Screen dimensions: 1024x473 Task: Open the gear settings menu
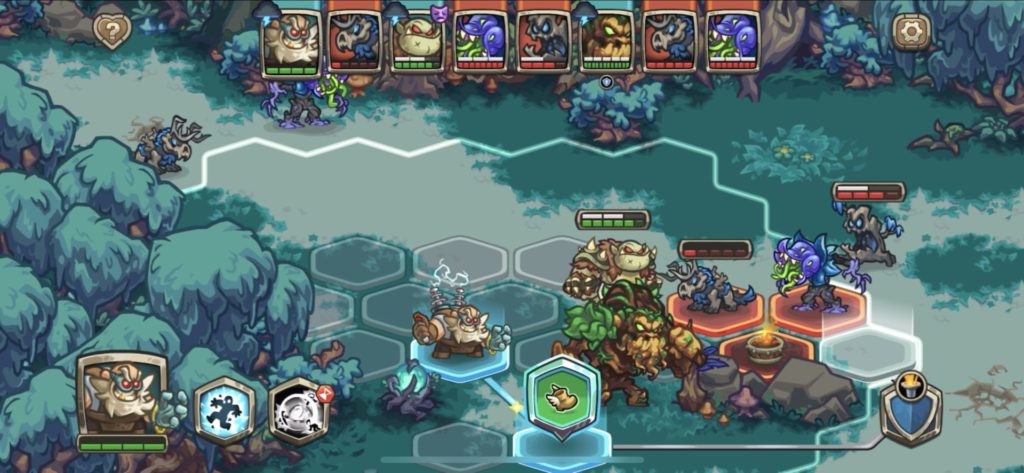pos(911,32)
